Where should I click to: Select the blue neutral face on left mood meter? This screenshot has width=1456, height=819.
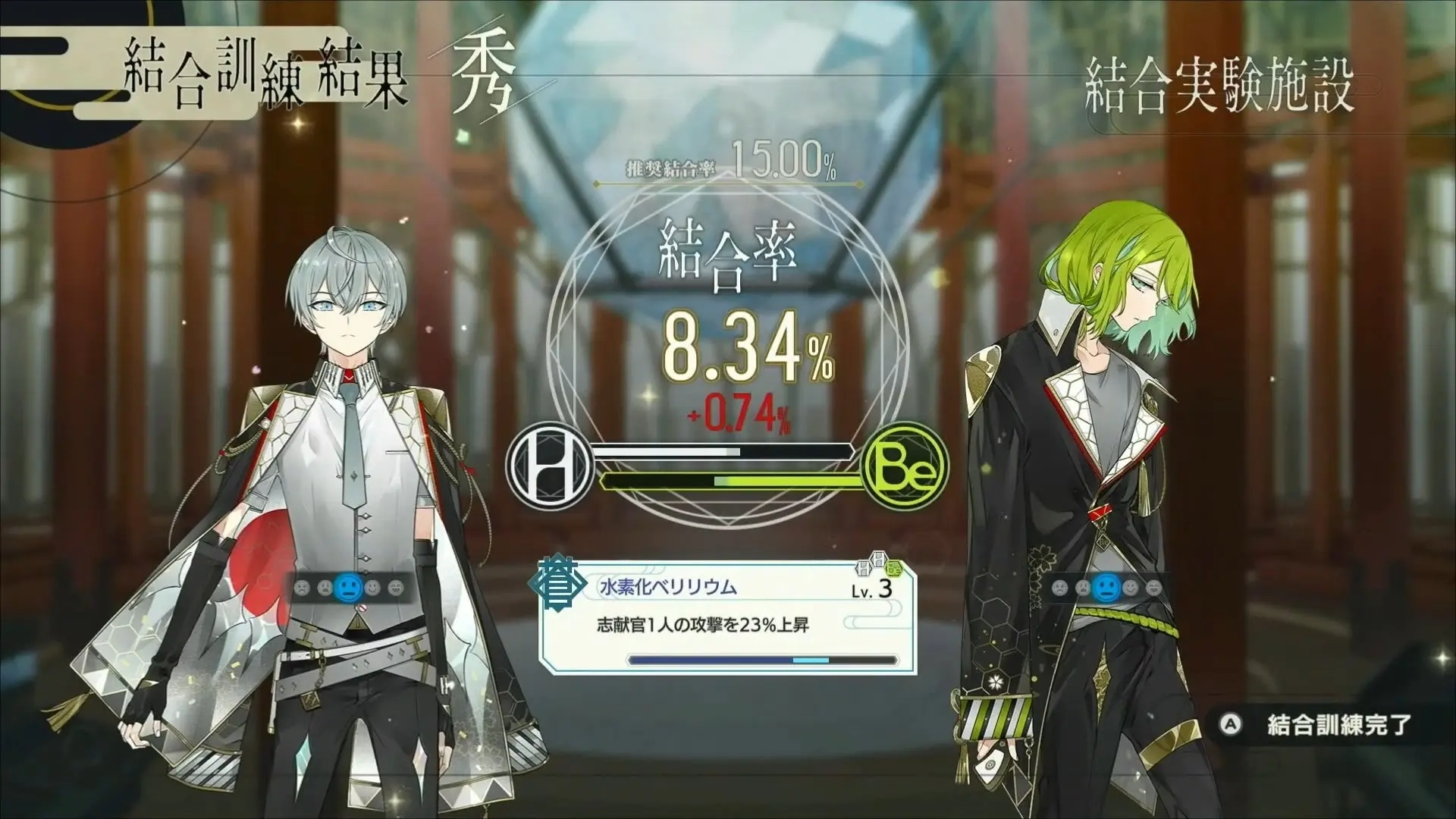(348, 588)
